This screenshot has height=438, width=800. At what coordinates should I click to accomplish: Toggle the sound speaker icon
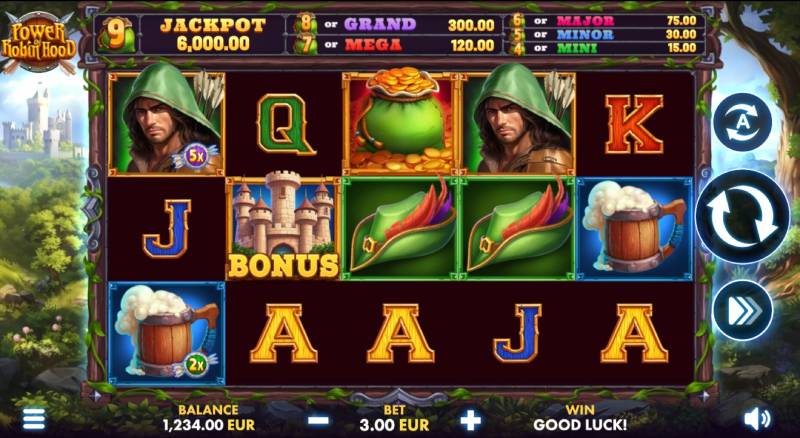coord(757,418)
